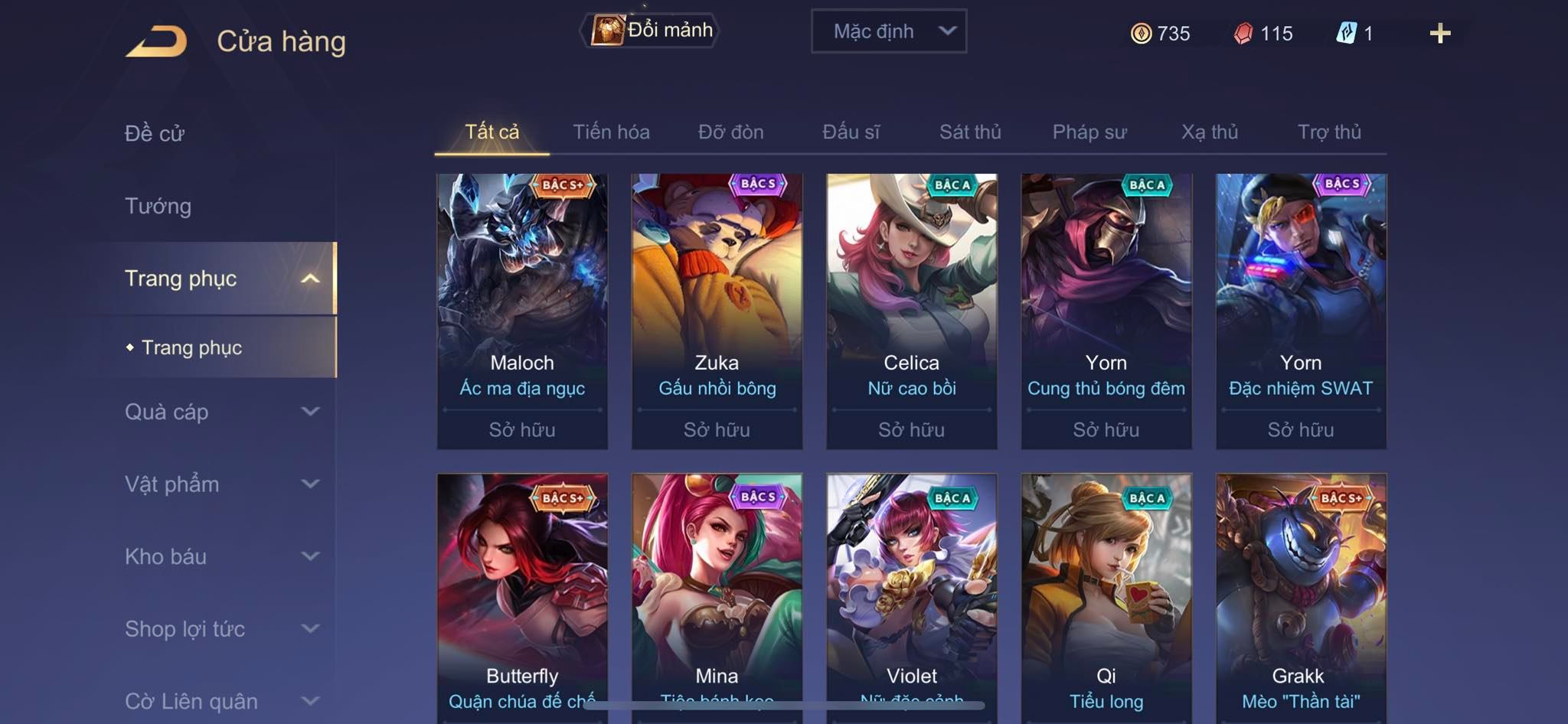The width and height of the screenshot is (1568, 724).
Task: Show the Sát thủ skins tab
Action: 970,132
